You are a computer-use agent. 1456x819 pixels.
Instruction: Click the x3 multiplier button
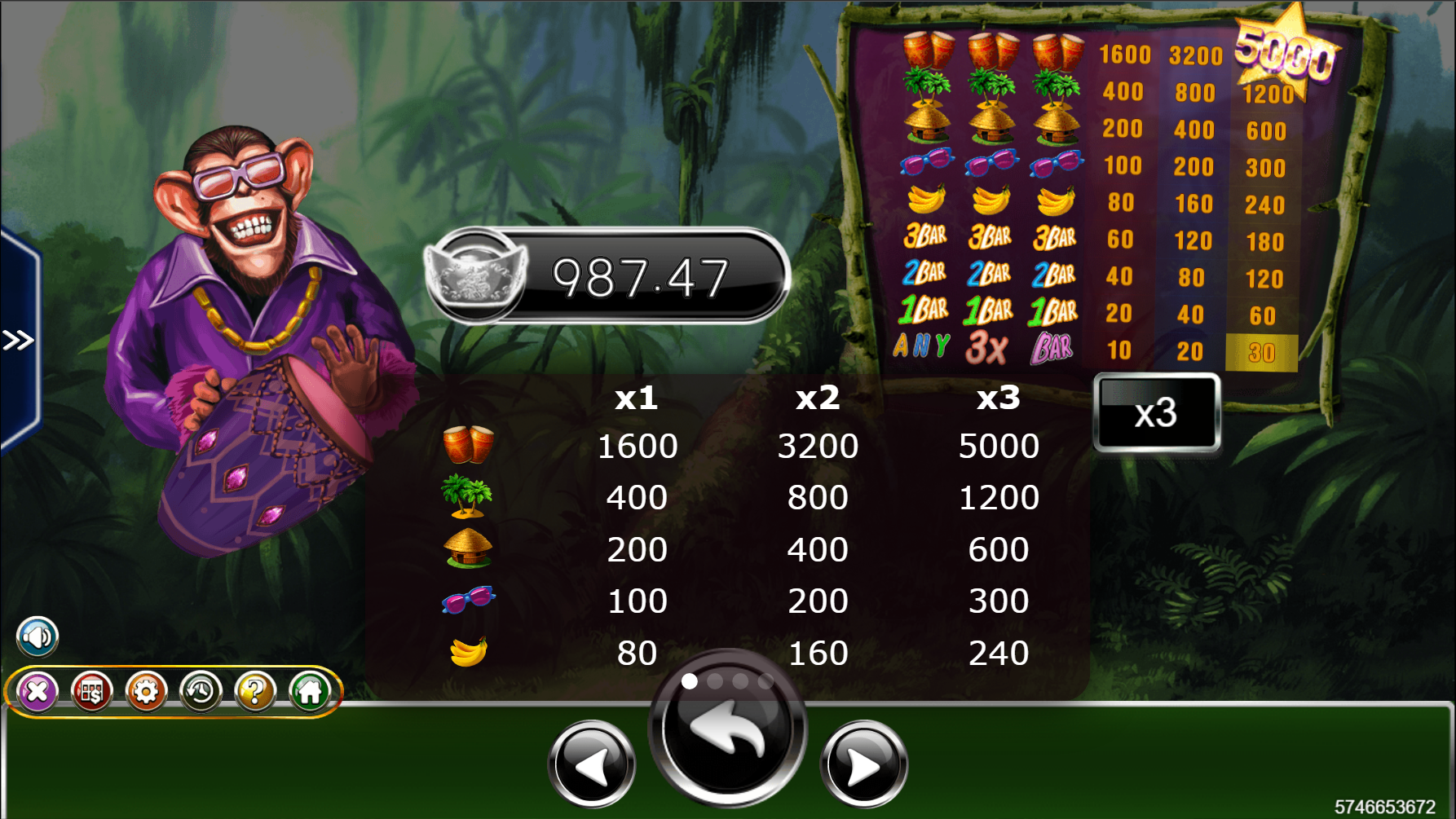[x=1156, y=412]
